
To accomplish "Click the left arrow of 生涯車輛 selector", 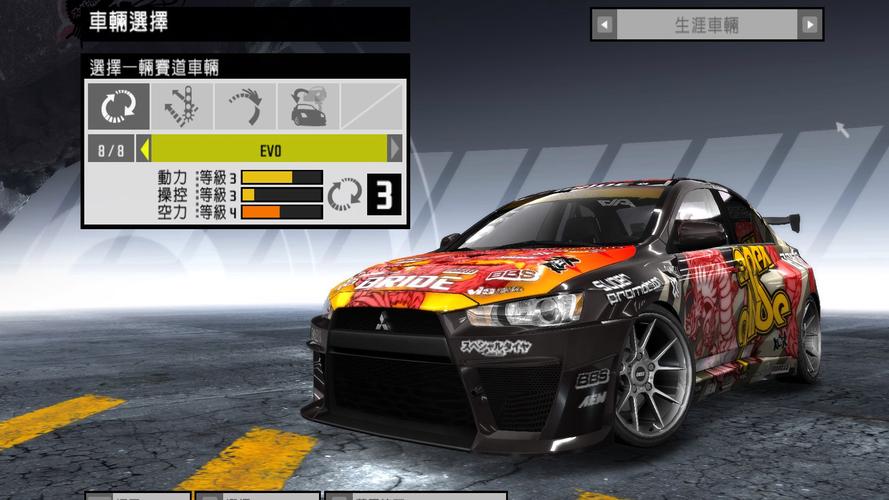I will click(604, 25).
